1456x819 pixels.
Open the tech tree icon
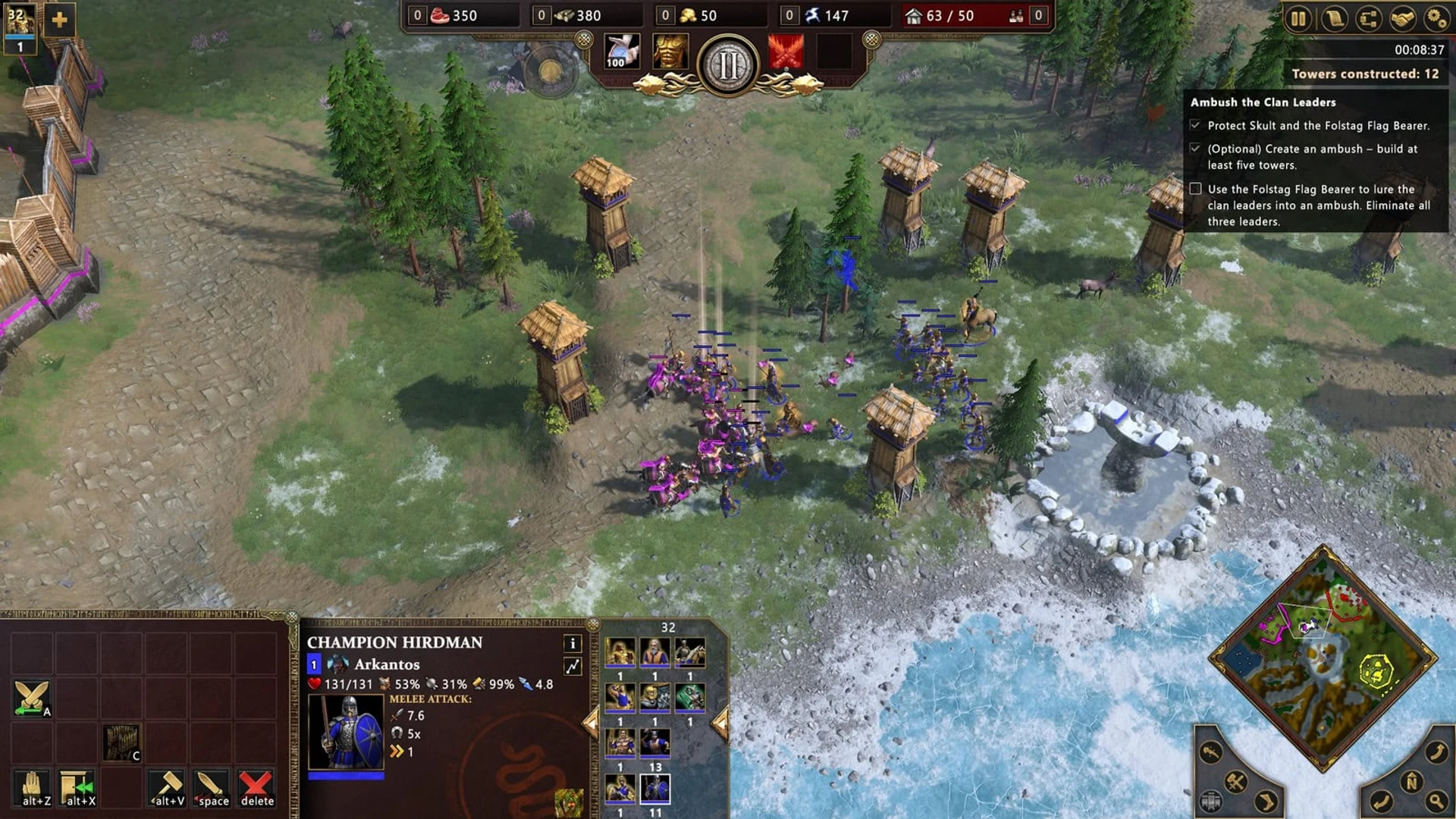[x=1368, y=18]
